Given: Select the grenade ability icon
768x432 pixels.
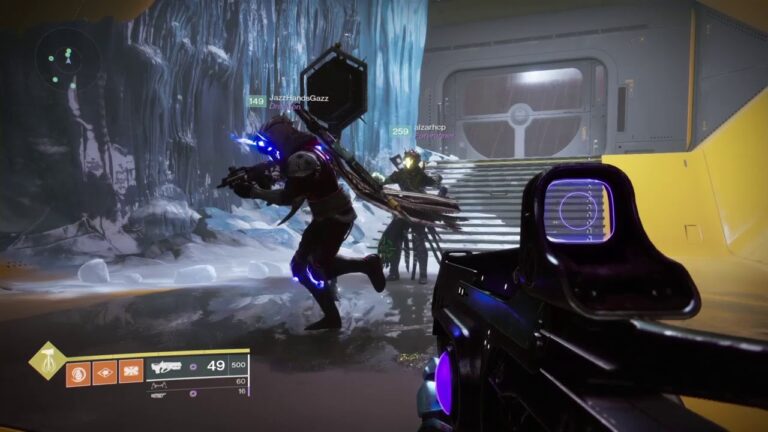Looking at the screenshot, I should [79, 372].
